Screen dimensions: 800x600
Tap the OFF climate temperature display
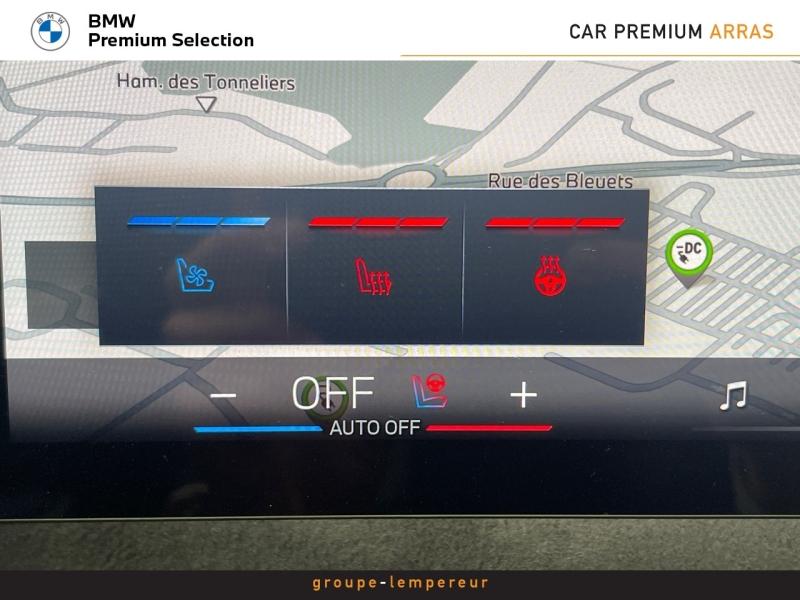point(333,394)
